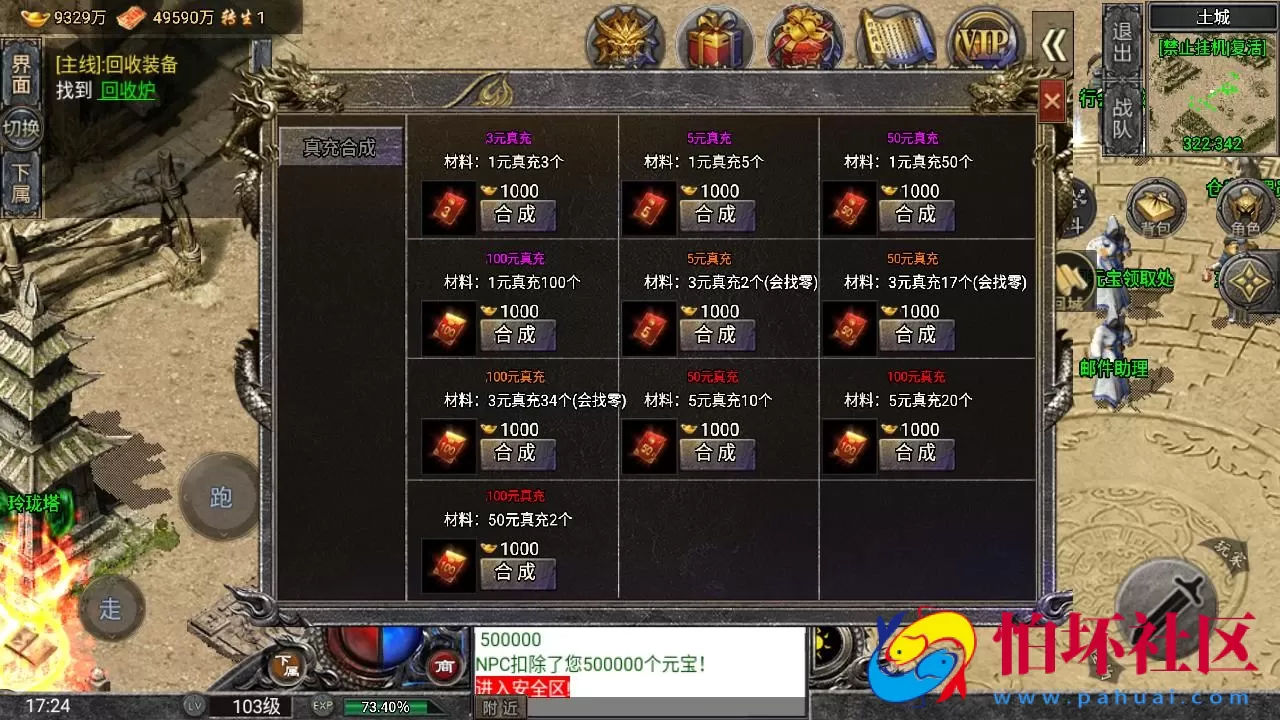Toggle 跑 run movement mode
The width and height of the screenshot is (1280, 720).
tap(221, 497)
